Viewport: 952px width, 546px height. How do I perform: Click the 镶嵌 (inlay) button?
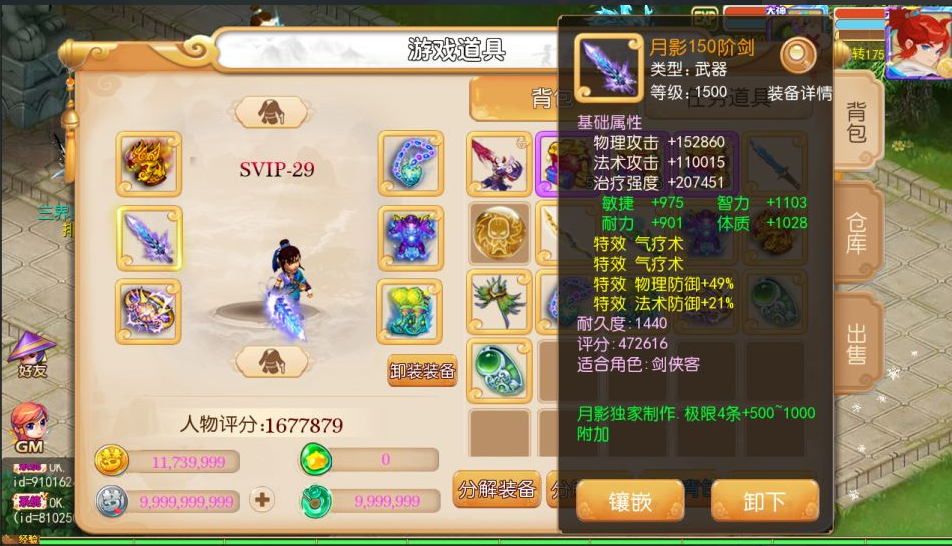tap(630, 501)
